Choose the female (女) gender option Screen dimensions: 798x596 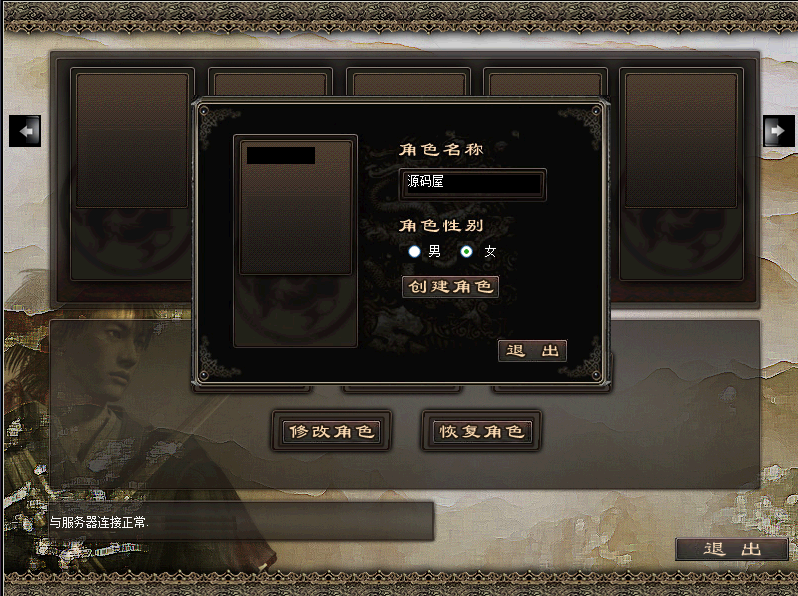coord(467,252)
